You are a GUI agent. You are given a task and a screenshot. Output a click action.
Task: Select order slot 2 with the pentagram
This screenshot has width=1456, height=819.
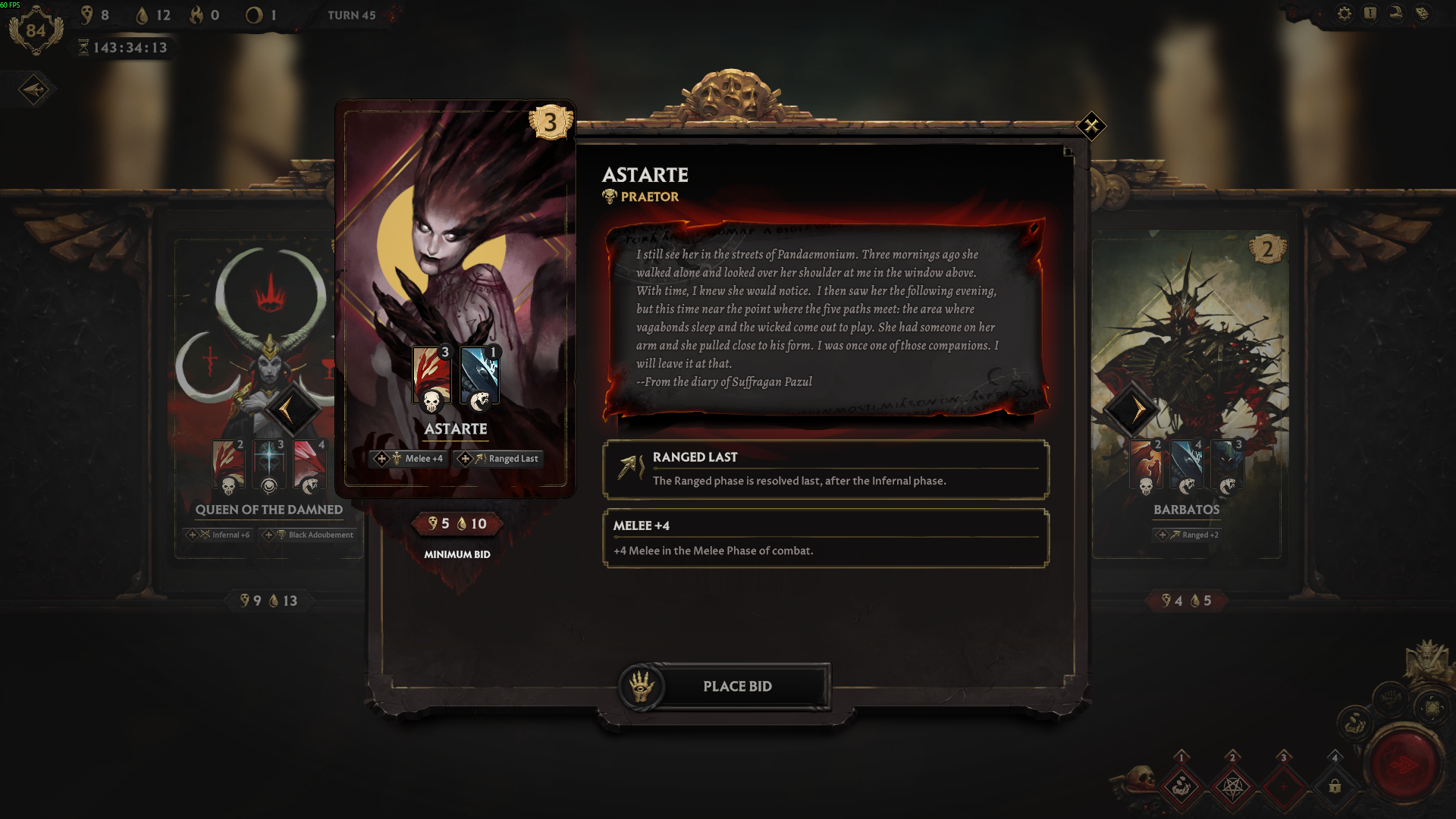[1232, 786]
